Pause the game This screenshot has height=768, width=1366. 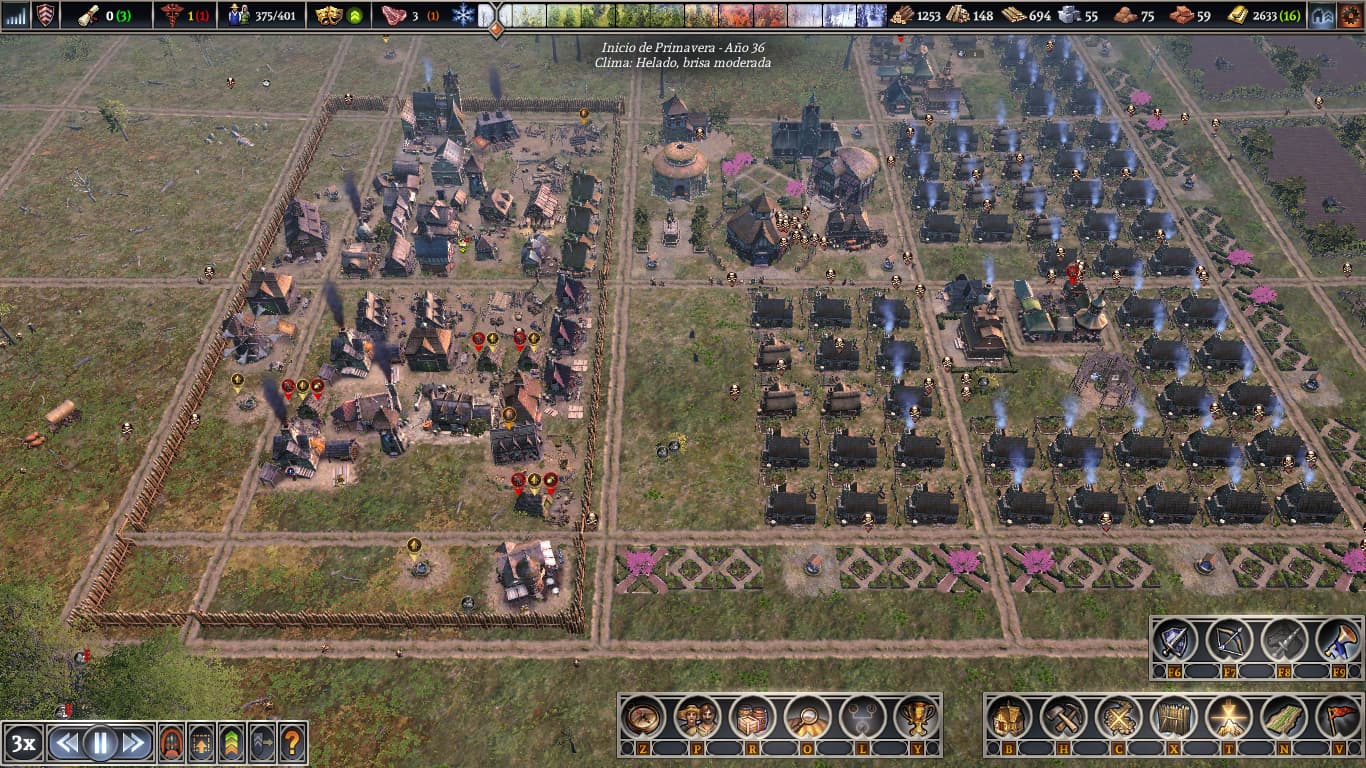point(101,743)
